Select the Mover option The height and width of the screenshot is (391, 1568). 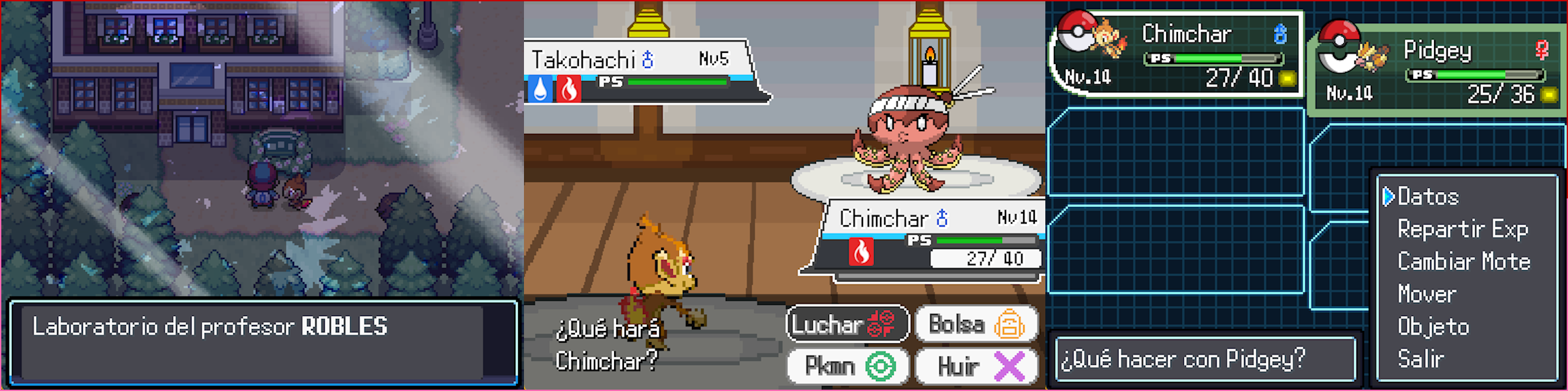tap(1427, 294)
